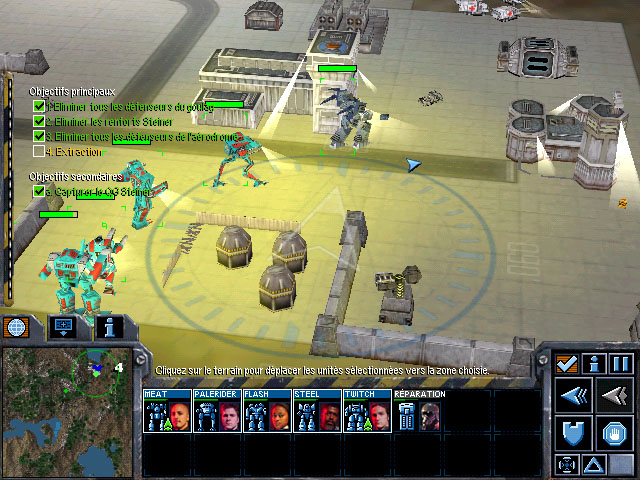Open the globe map view tab
The width and height of the screenshot is (640, 480).
pyautogui.click(x=16, y=327)
